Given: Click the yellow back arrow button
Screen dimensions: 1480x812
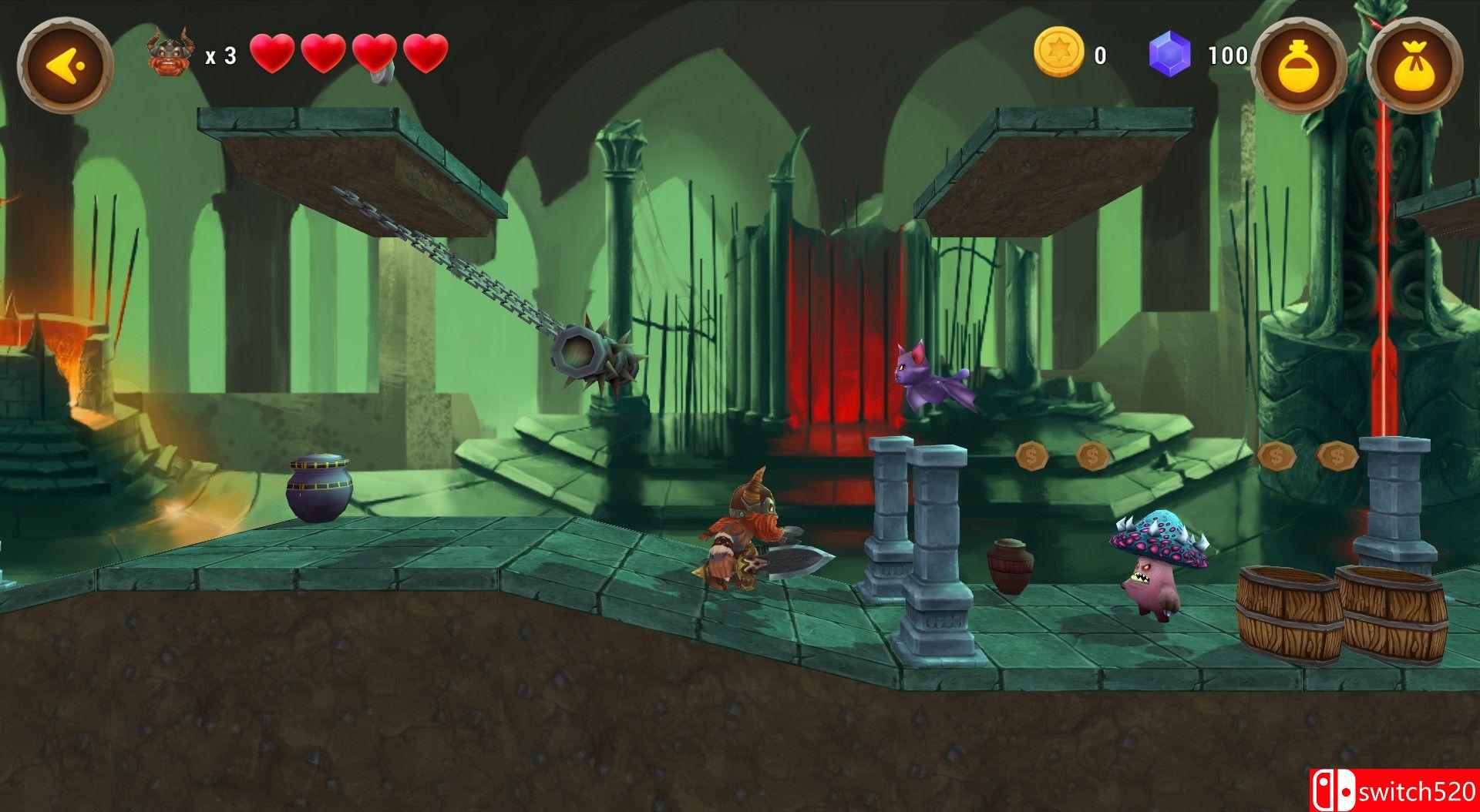Looking at the screenshot, I should [x=65, y=64].
